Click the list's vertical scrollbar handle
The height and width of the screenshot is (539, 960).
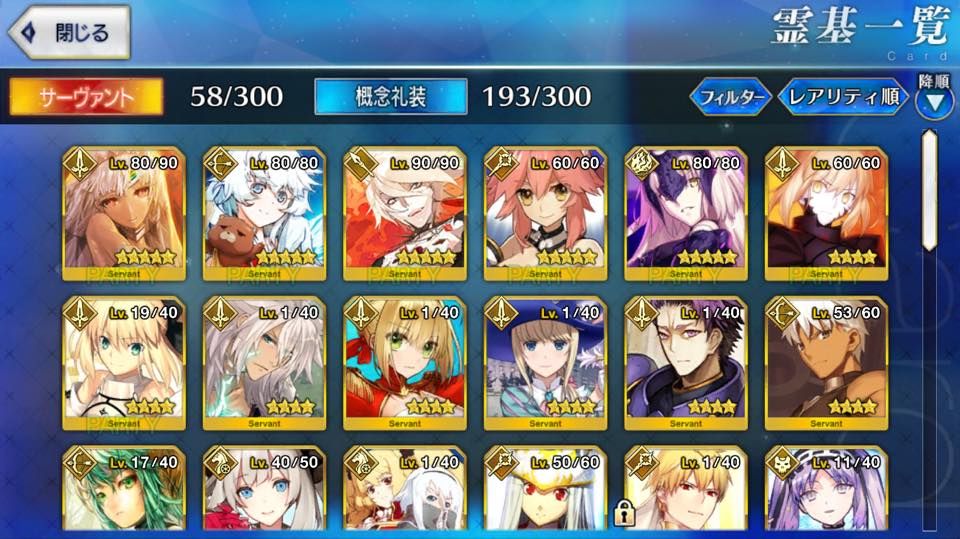tap(929, 190)
